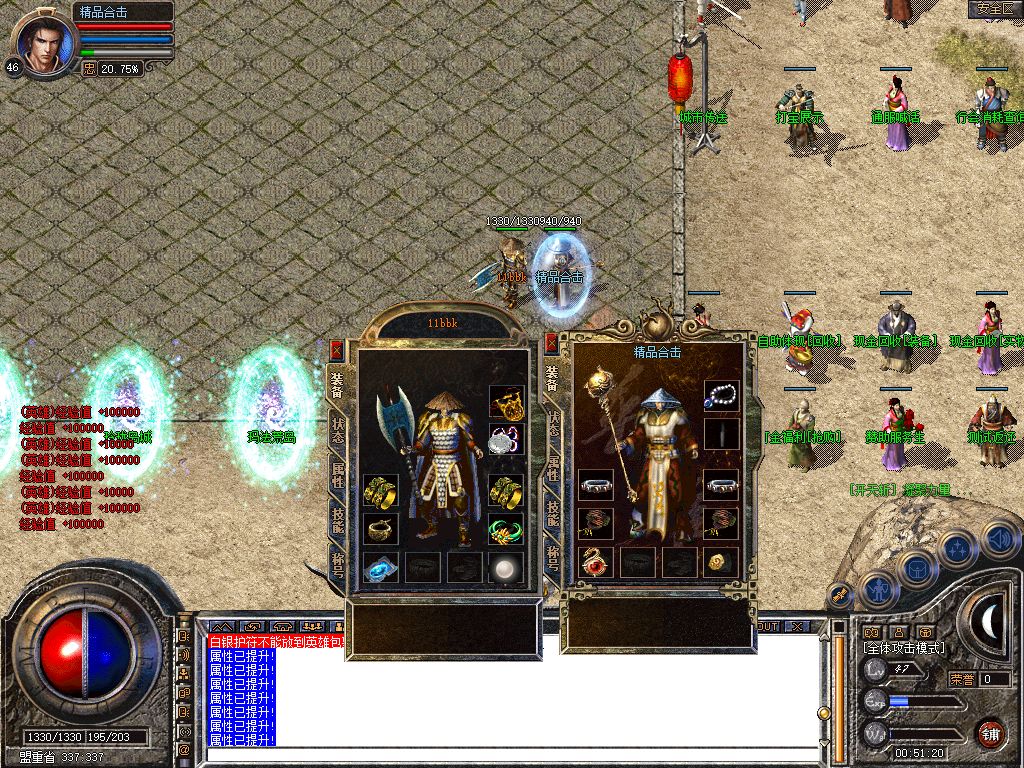This screenshot has height=768, width=1024.
Task: Open the sparkle skills round button
Action: pos(958,549)
